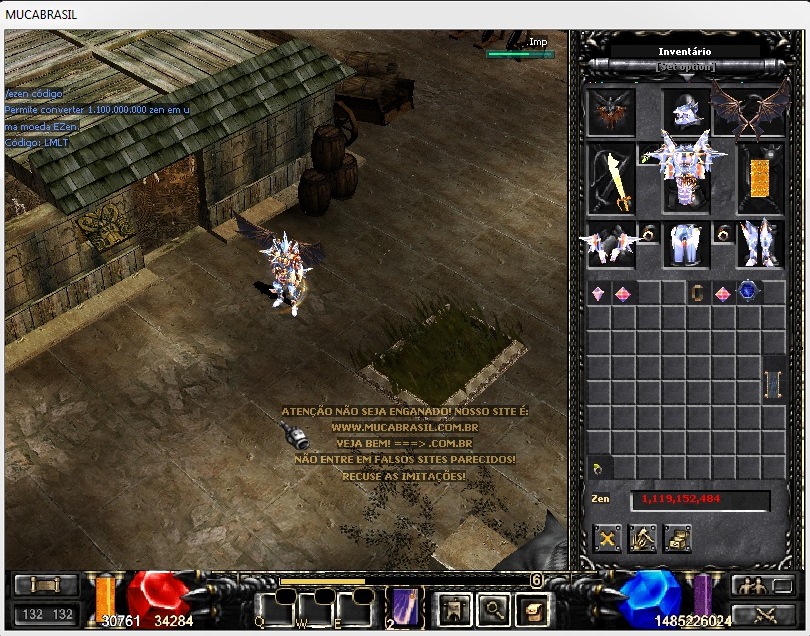
Task: Select the equipped bow weapon slot
Action: point(611,180)
